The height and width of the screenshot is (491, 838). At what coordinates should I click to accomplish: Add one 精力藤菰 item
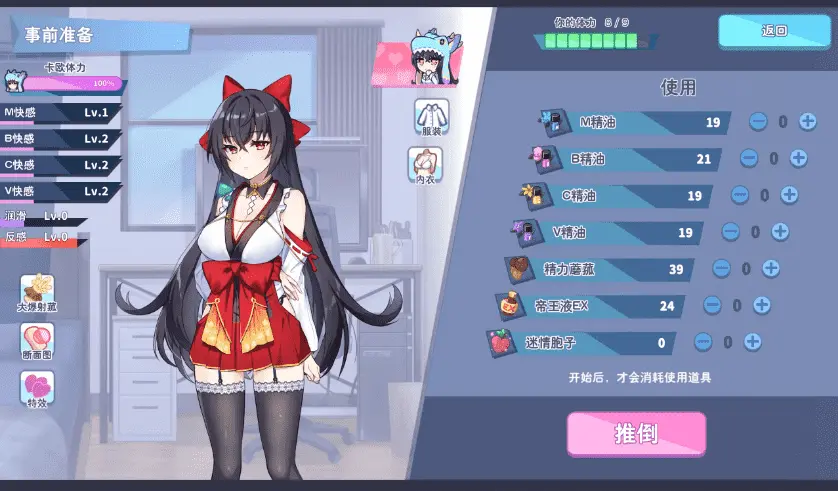click(770, 268)
